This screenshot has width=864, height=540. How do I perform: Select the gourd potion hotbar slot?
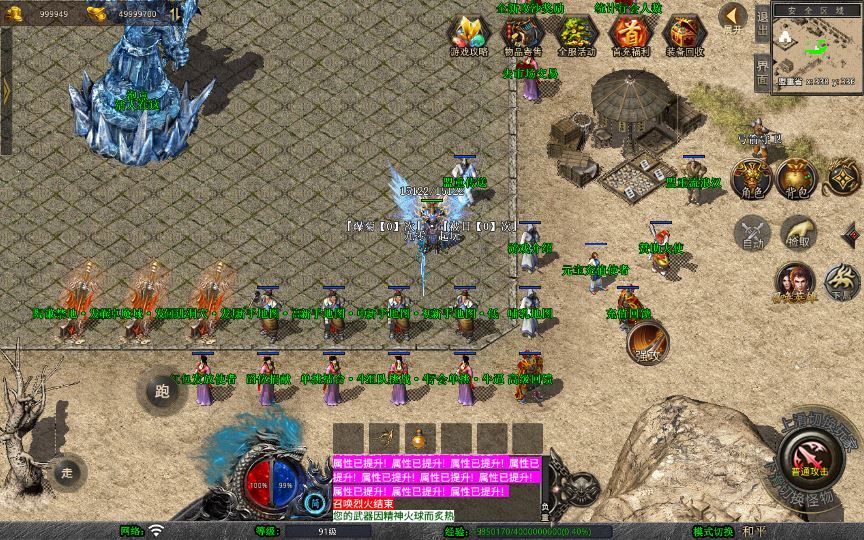(x=419, y=438)
